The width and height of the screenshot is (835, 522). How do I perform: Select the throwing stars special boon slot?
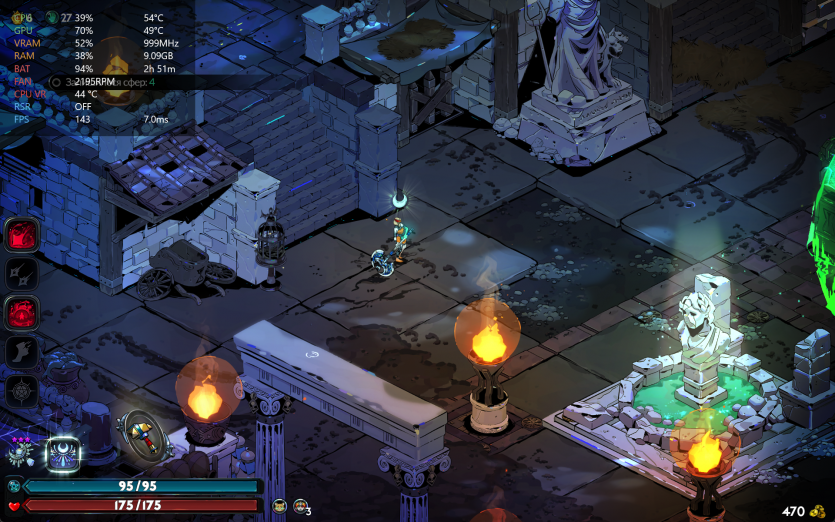tap(21, 273)
